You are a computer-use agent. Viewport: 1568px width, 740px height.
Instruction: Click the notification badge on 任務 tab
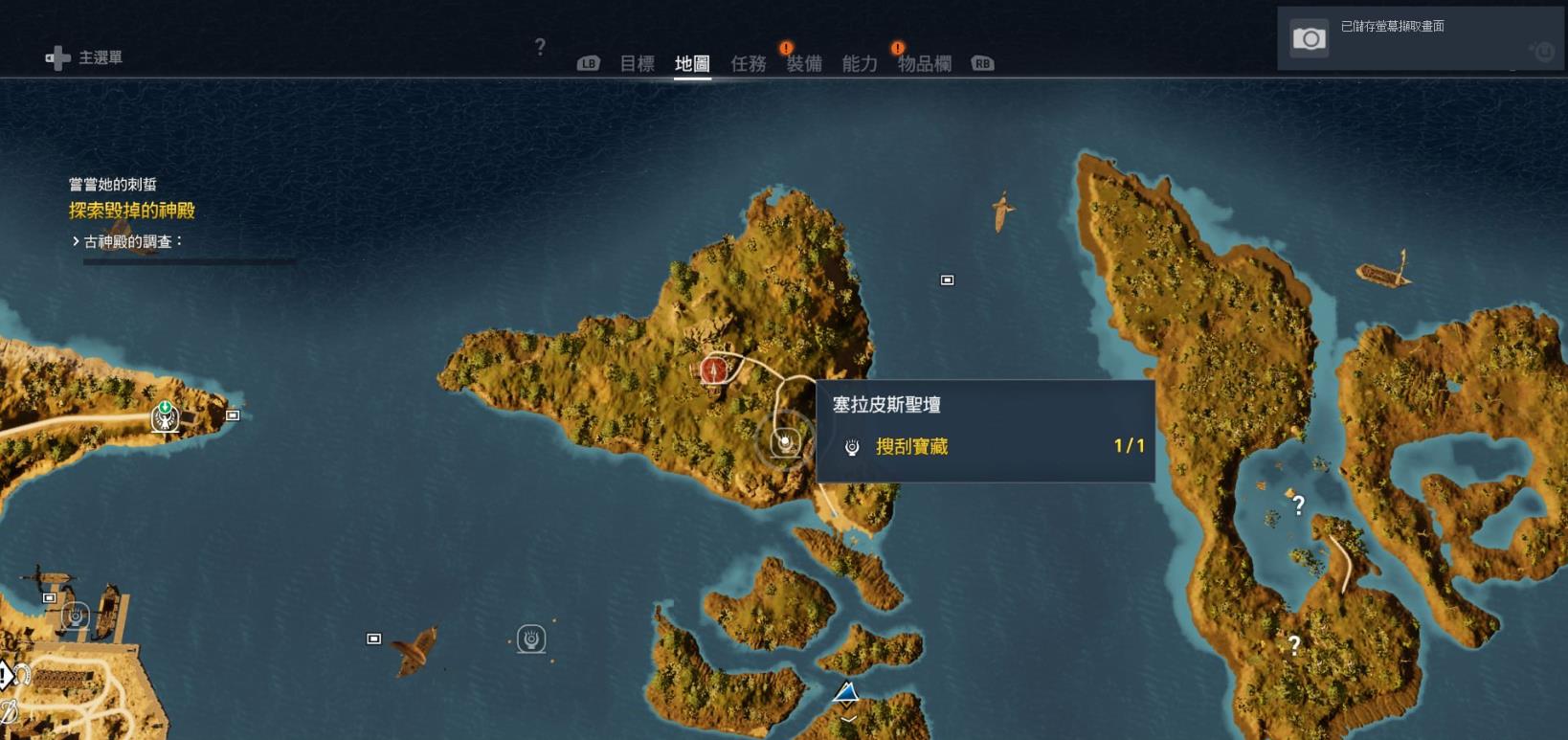tap(785, 45)
